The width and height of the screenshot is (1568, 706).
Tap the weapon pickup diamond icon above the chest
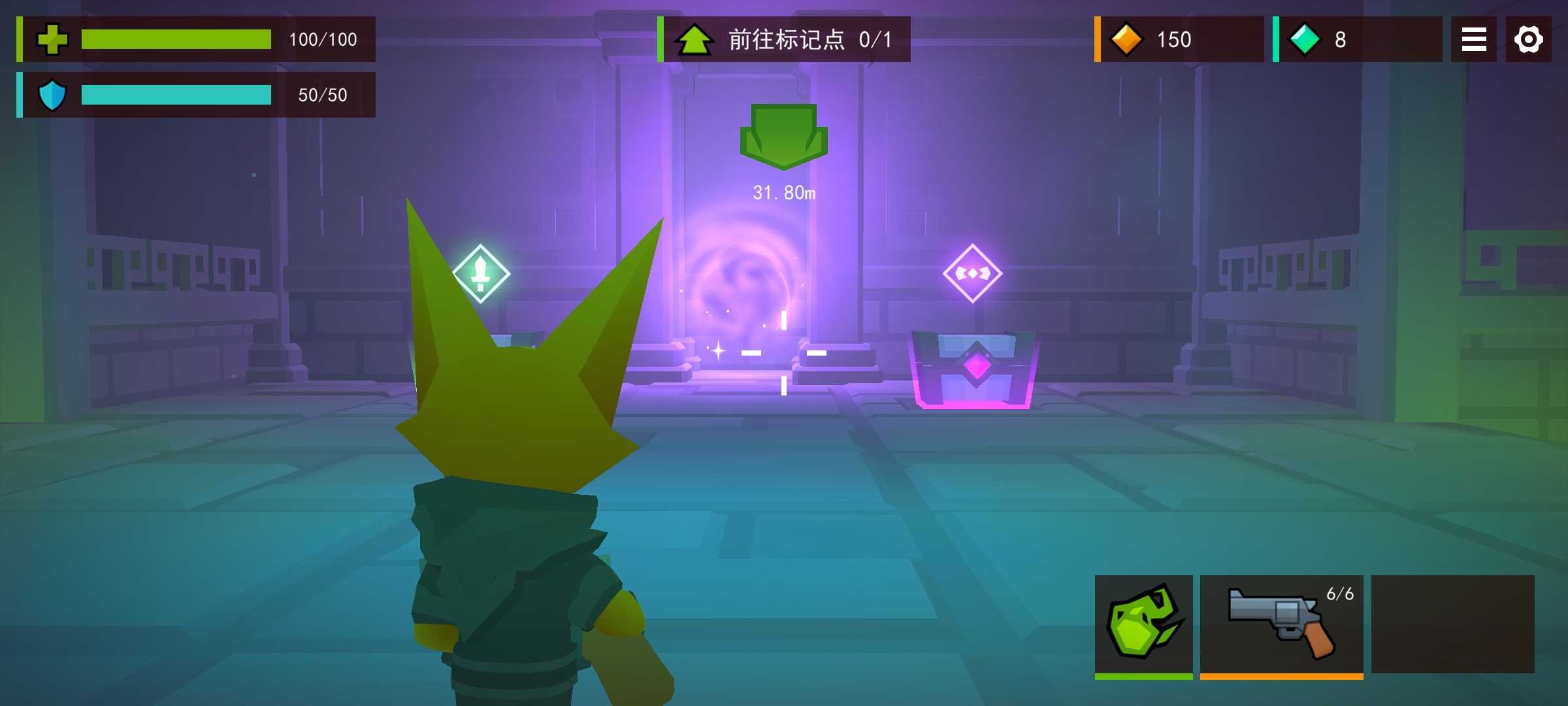tap(972, 272)
